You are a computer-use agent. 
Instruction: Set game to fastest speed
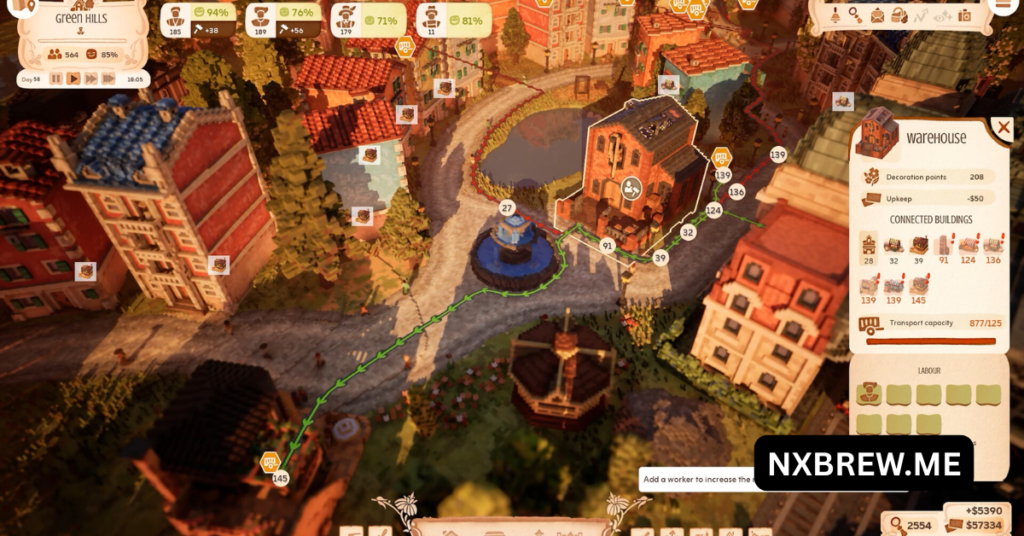[108, 78]
